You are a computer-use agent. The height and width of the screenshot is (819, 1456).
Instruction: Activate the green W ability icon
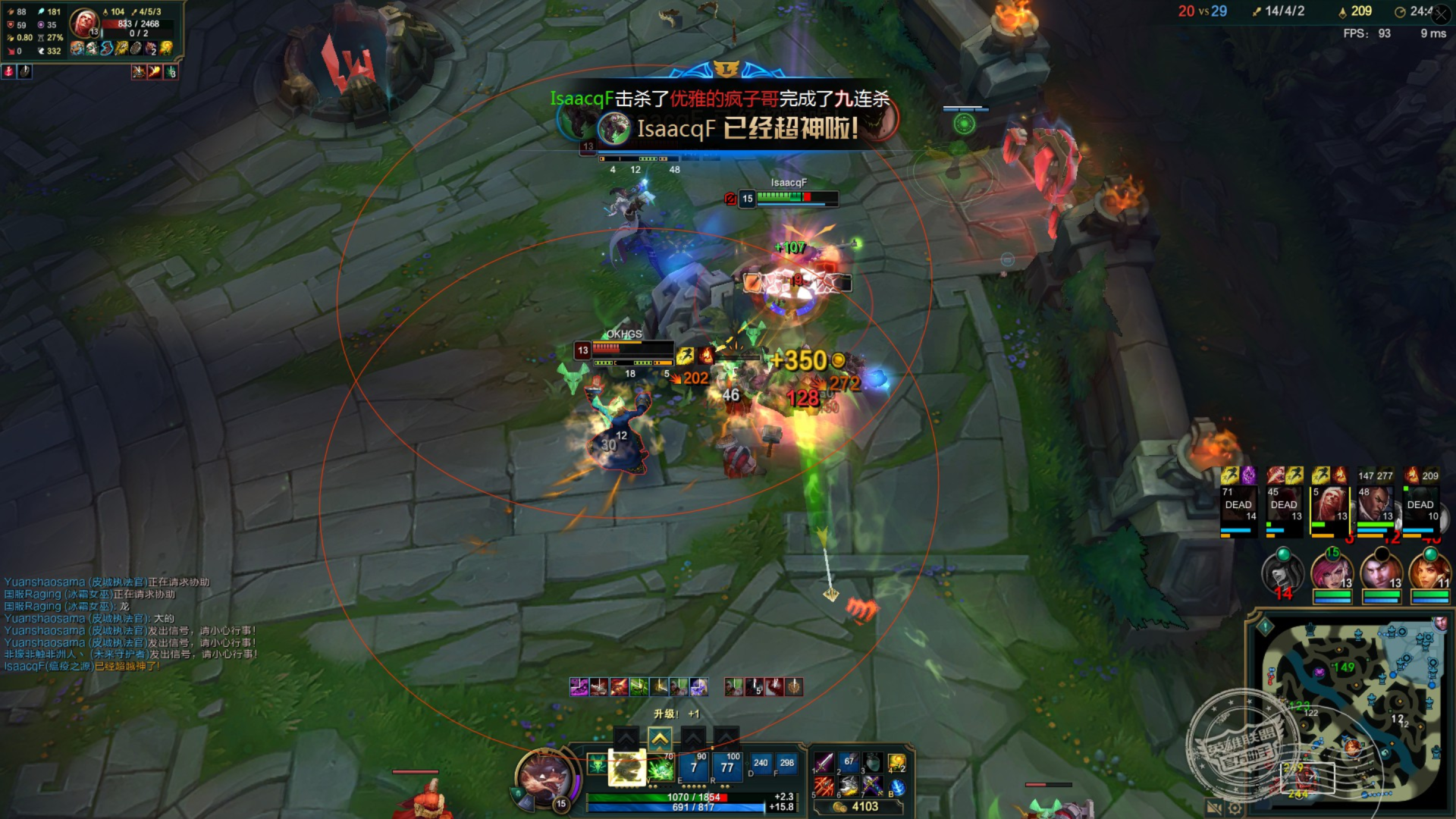click(661, 769)
